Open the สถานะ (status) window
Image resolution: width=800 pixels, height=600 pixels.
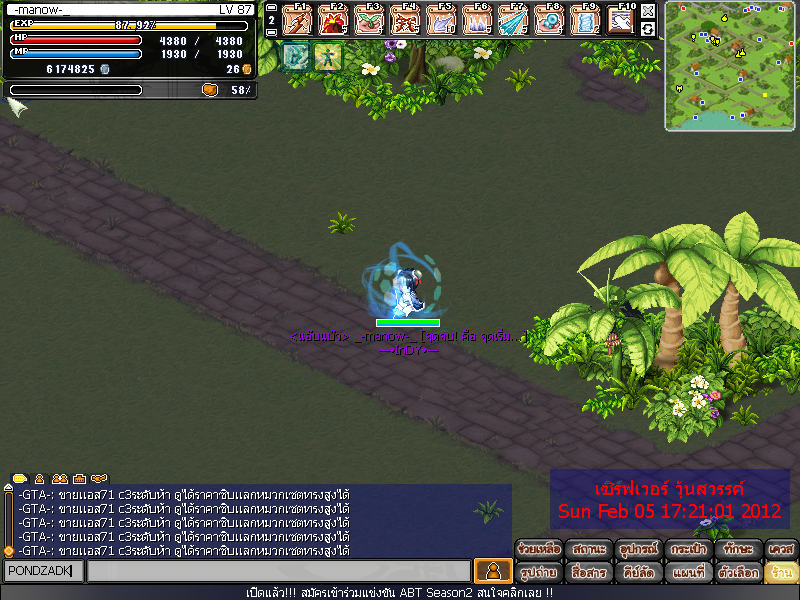[x=588, y=549]
